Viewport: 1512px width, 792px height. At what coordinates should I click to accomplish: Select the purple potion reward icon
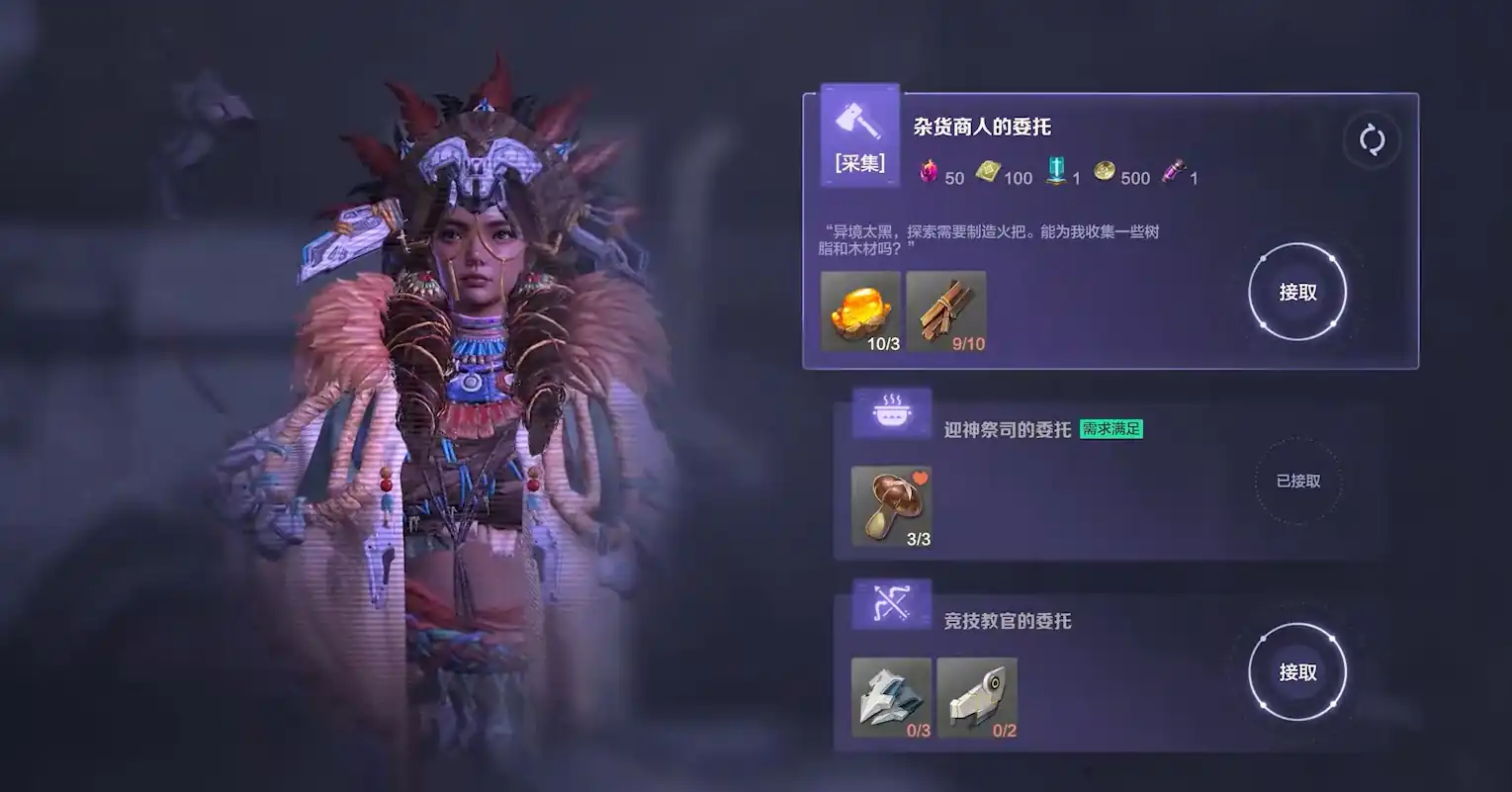click(1173, 169)
